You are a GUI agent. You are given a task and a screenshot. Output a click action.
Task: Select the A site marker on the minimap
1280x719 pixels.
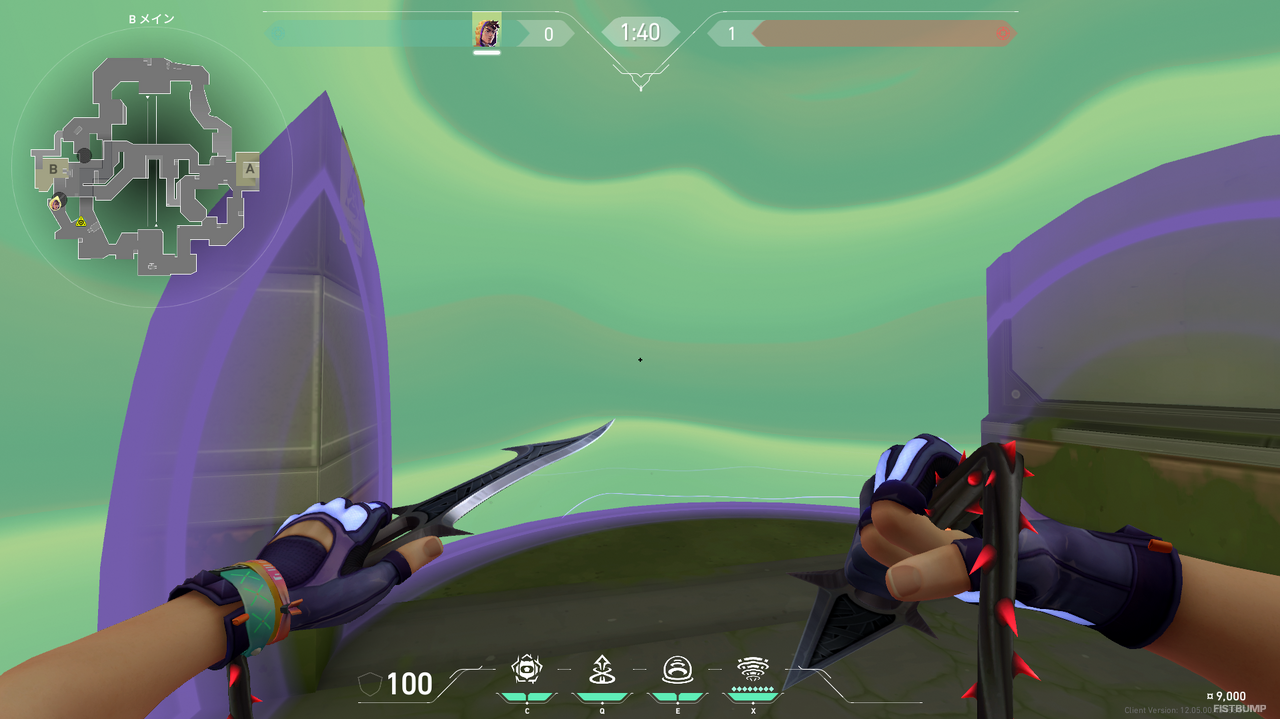point(249,169)
